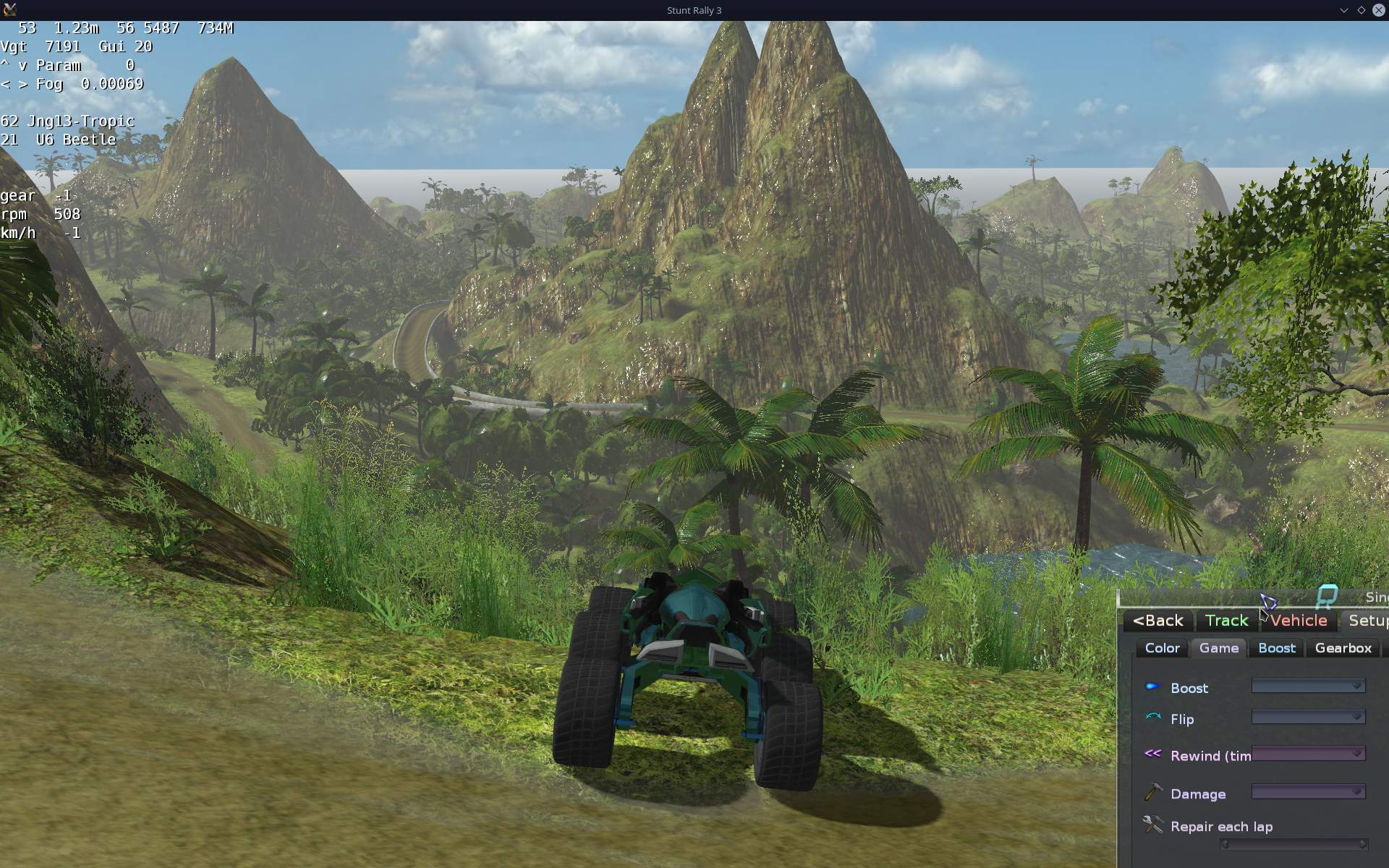Screen dimensions: 1389x868
Task: Close the Stunt Rally 3 window
Action: [x=1378, y=10]
